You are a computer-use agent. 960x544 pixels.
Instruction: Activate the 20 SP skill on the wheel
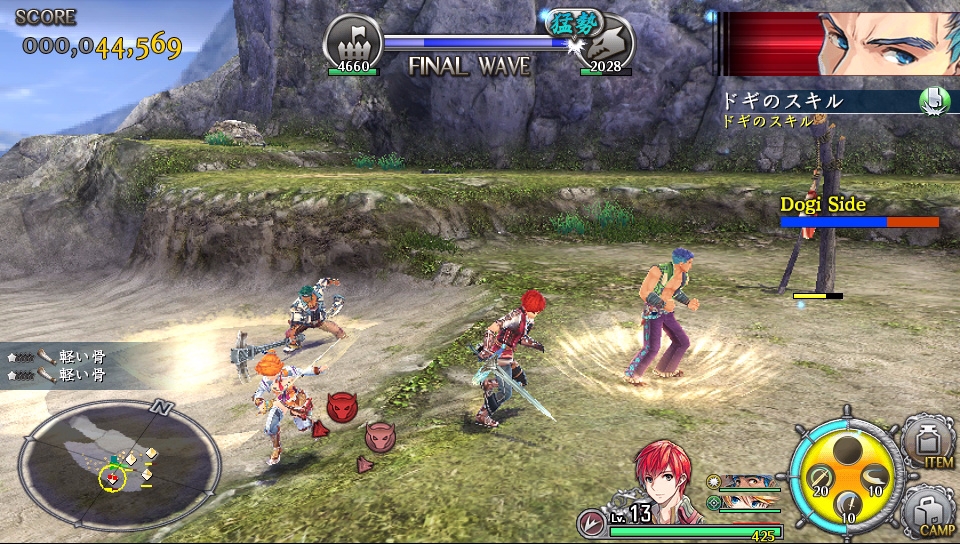[x=818, y=478]
